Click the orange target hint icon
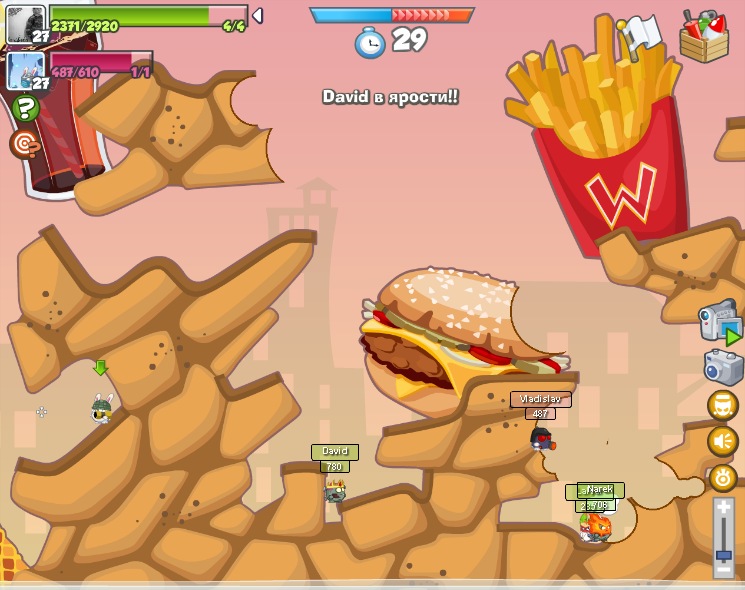745x590 pixels. click(x=24, y=144)
